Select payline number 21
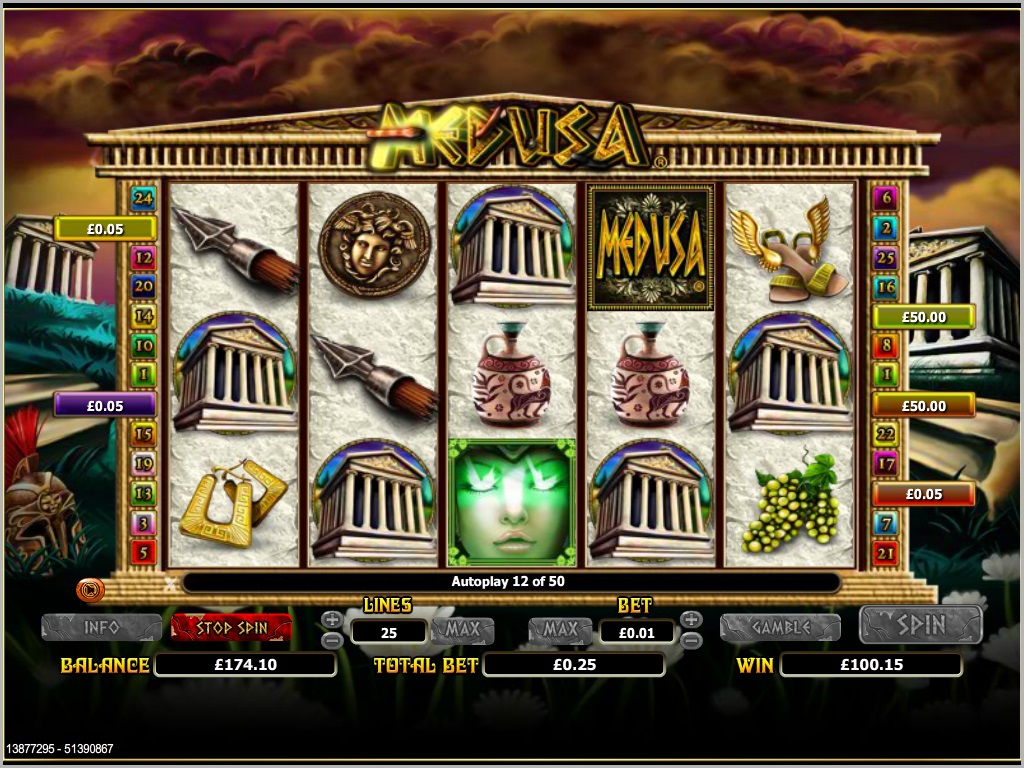Viewport: 1024px width, 768px height. coord(885,551)
